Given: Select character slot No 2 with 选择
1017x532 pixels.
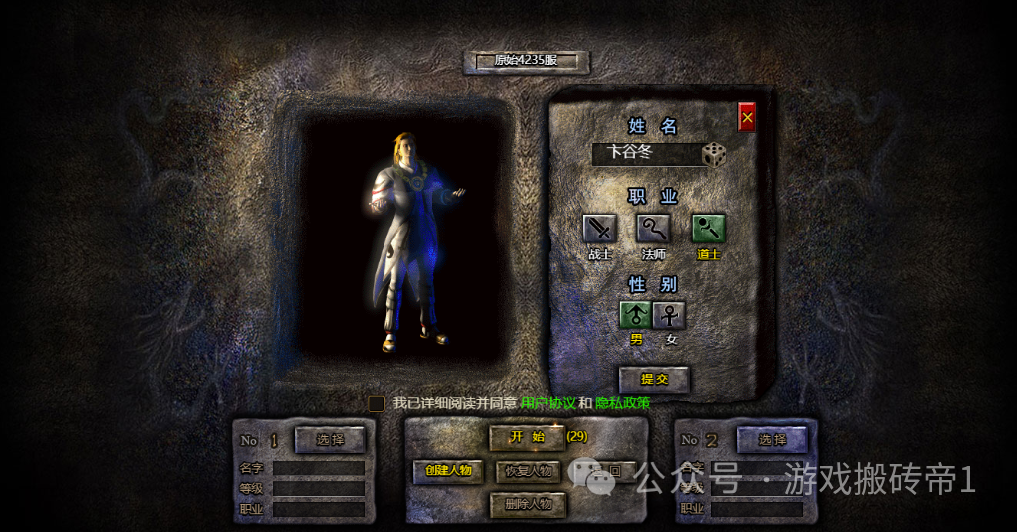Looking at the screenshot, I should click(x=772, y=439).
